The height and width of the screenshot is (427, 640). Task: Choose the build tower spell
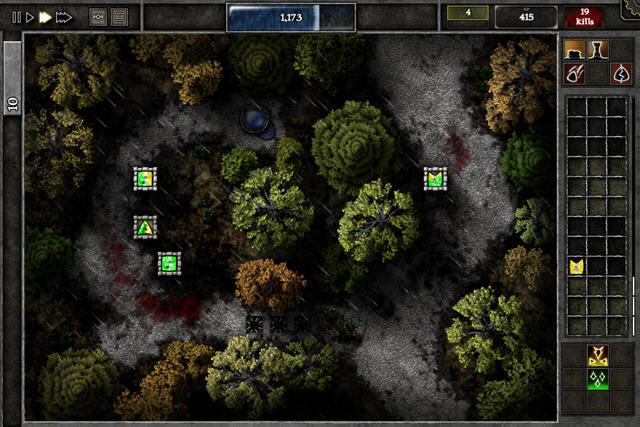click(597, 50)
